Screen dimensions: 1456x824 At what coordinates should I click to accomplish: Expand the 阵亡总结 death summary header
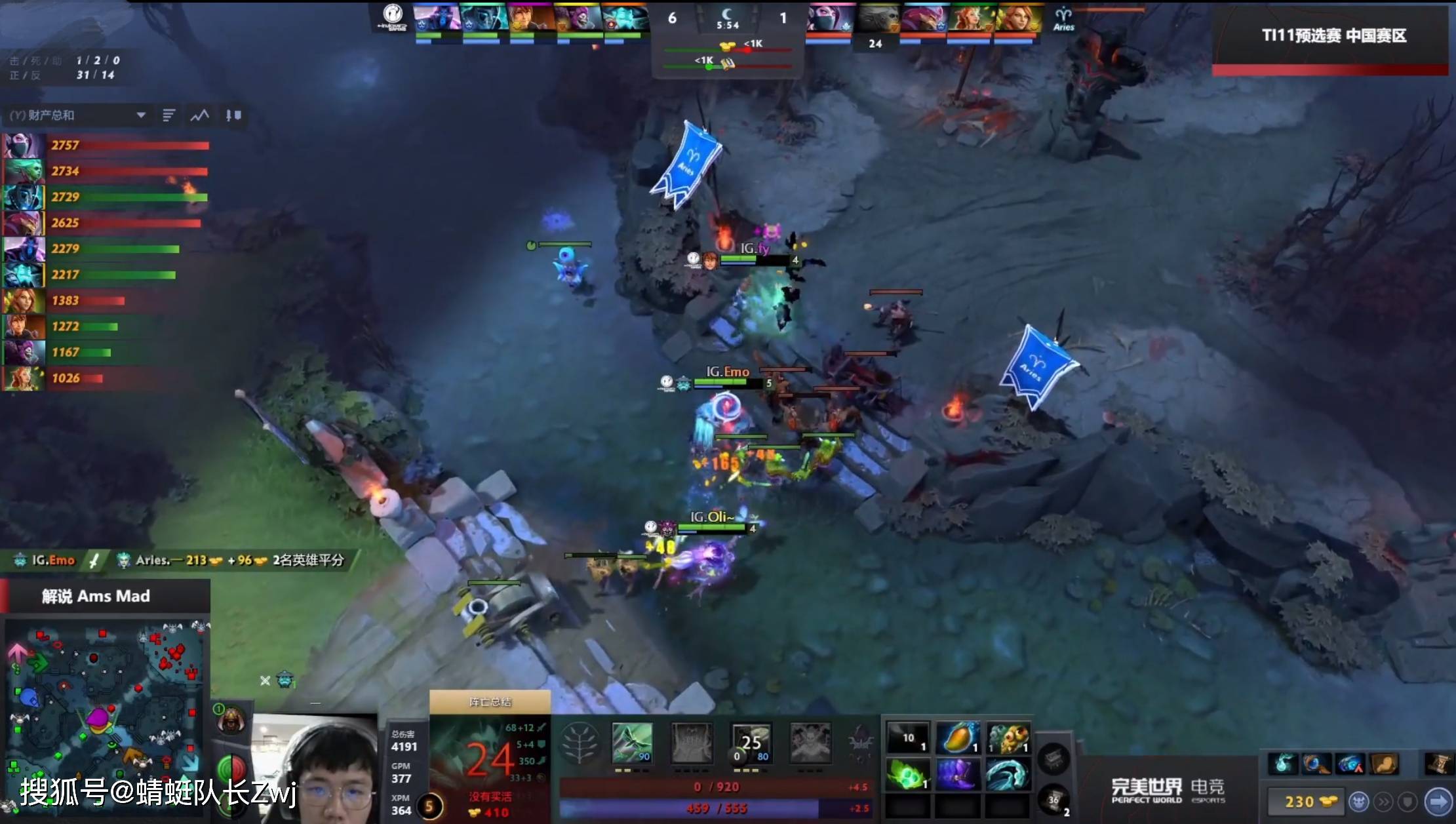click(x=490, y=701)
